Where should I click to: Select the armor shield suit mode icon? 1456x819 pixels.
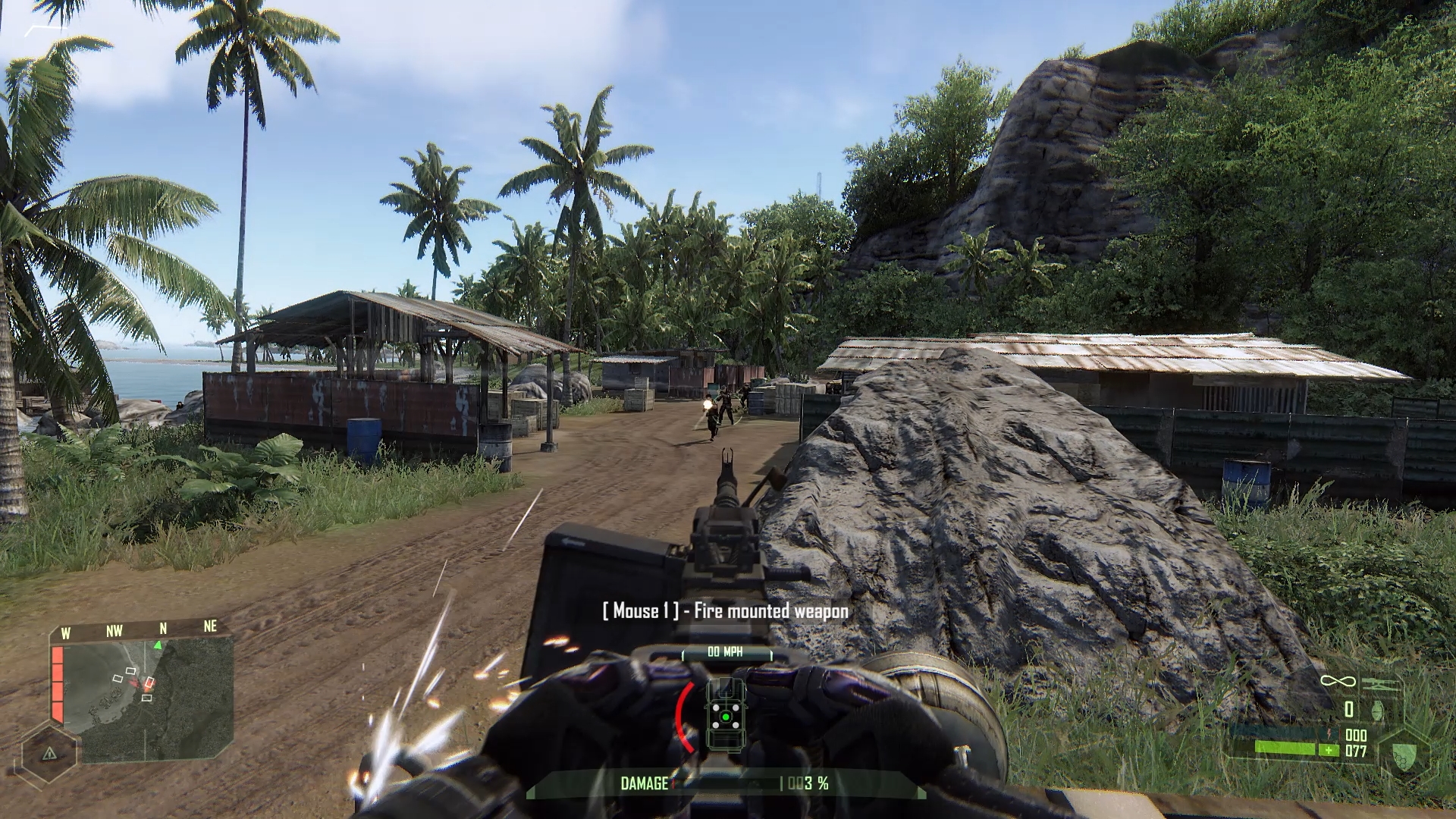pyautogui.click(x=1404, y=755)
